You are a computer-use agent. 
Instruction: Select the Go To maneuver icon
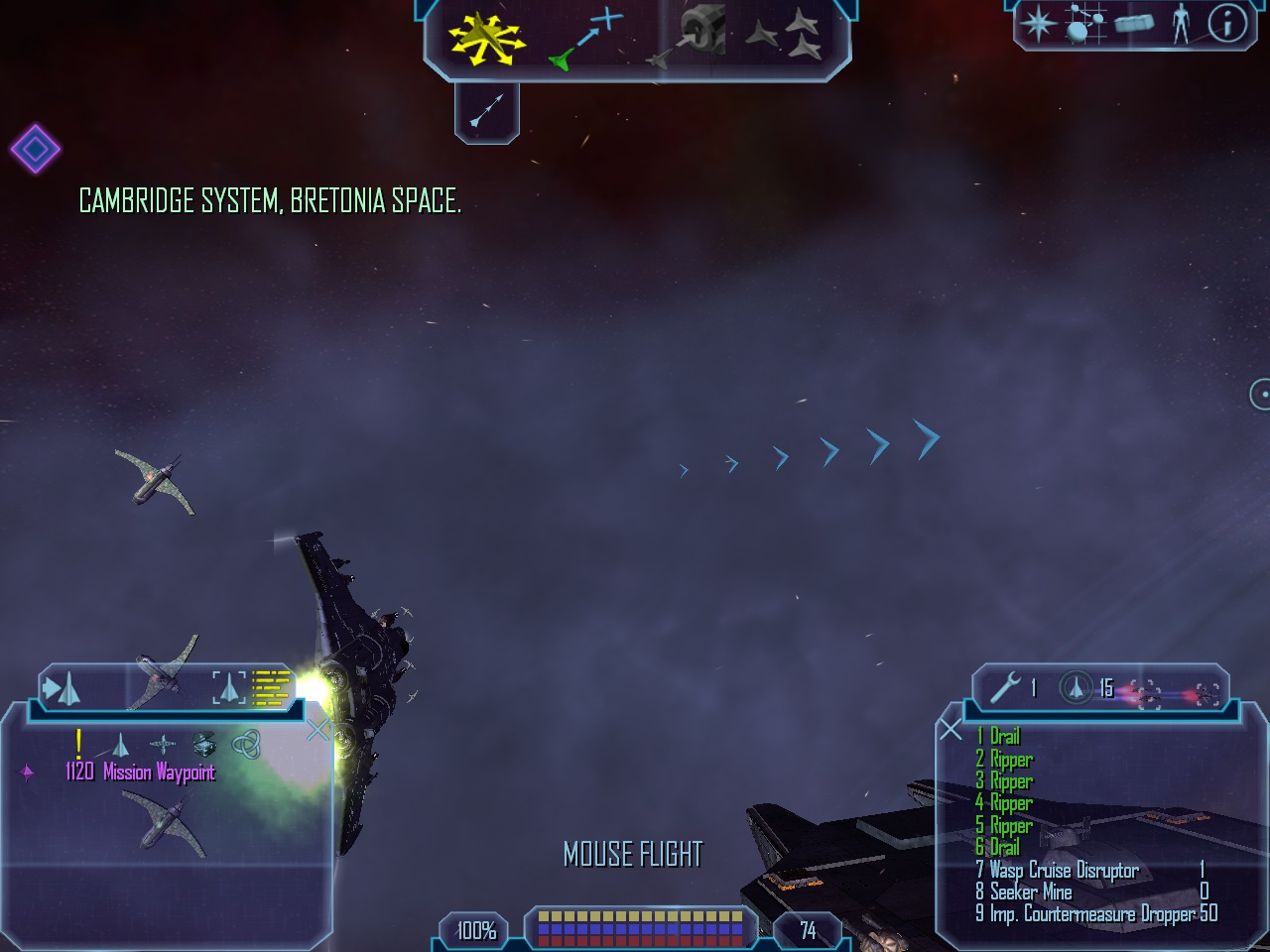(586, 39)
